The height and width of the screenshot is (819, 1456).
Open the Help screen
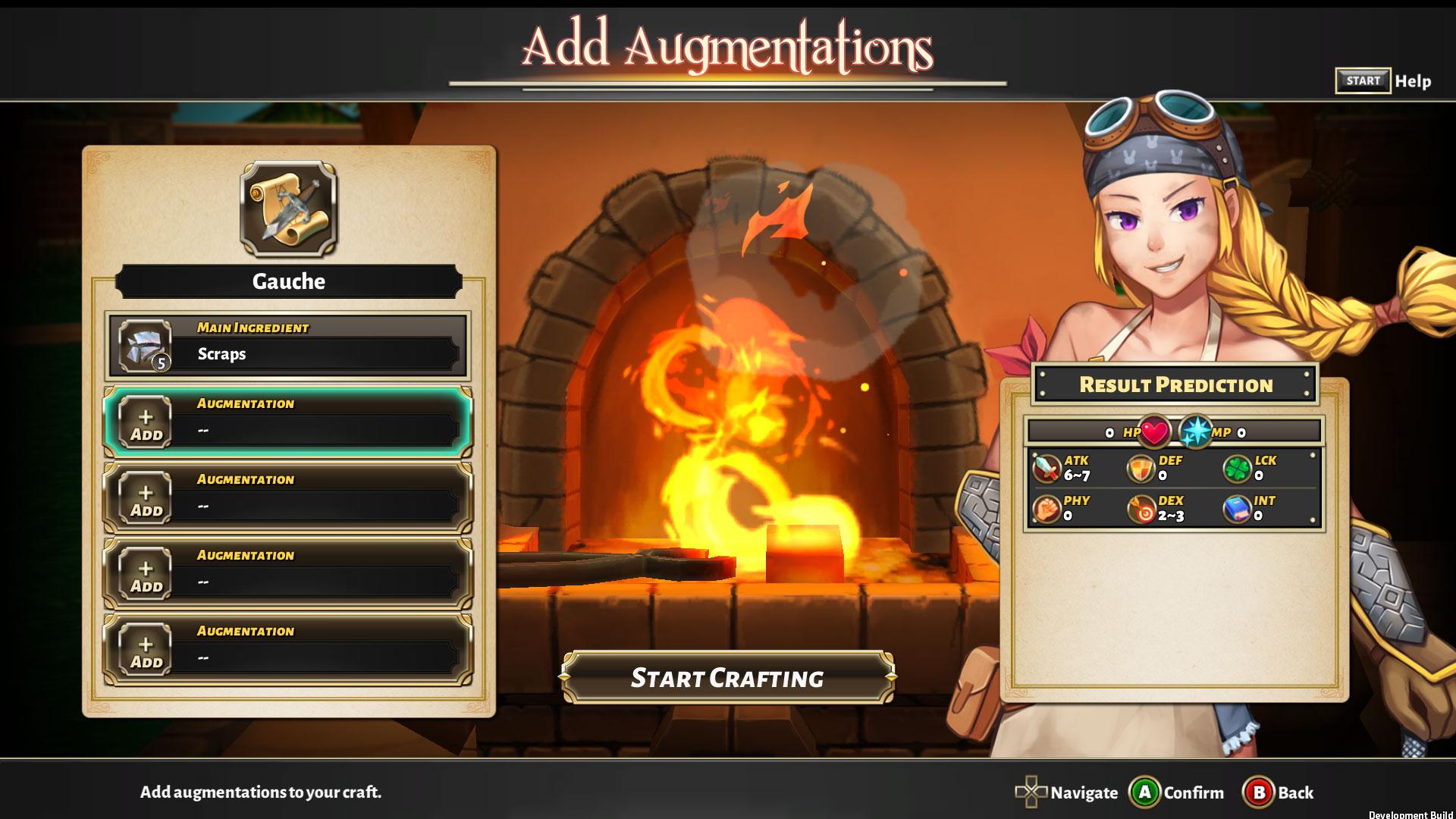(1383, 81)
